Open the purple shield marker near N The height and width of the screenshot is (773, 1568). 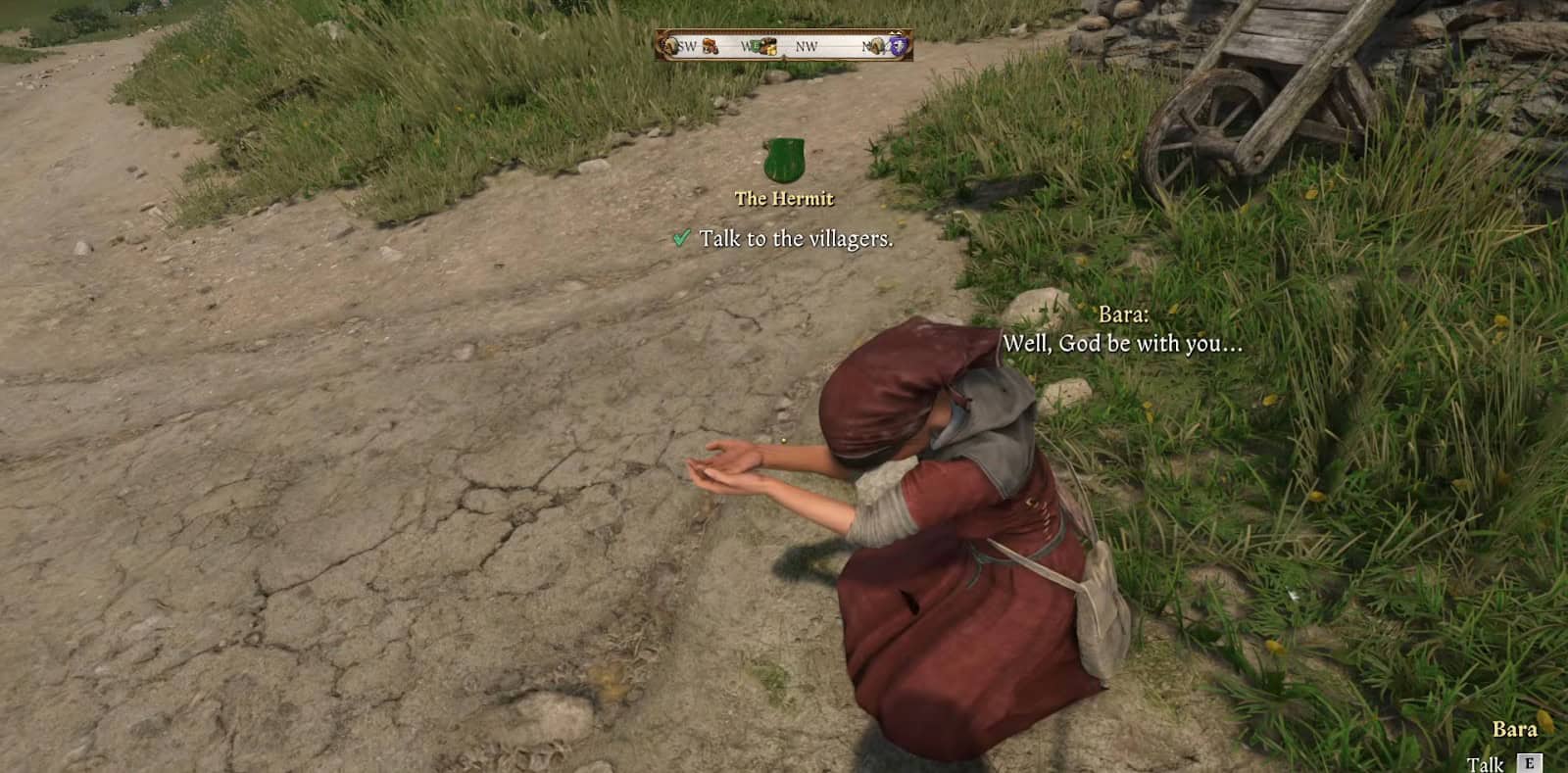pos(899,46)
